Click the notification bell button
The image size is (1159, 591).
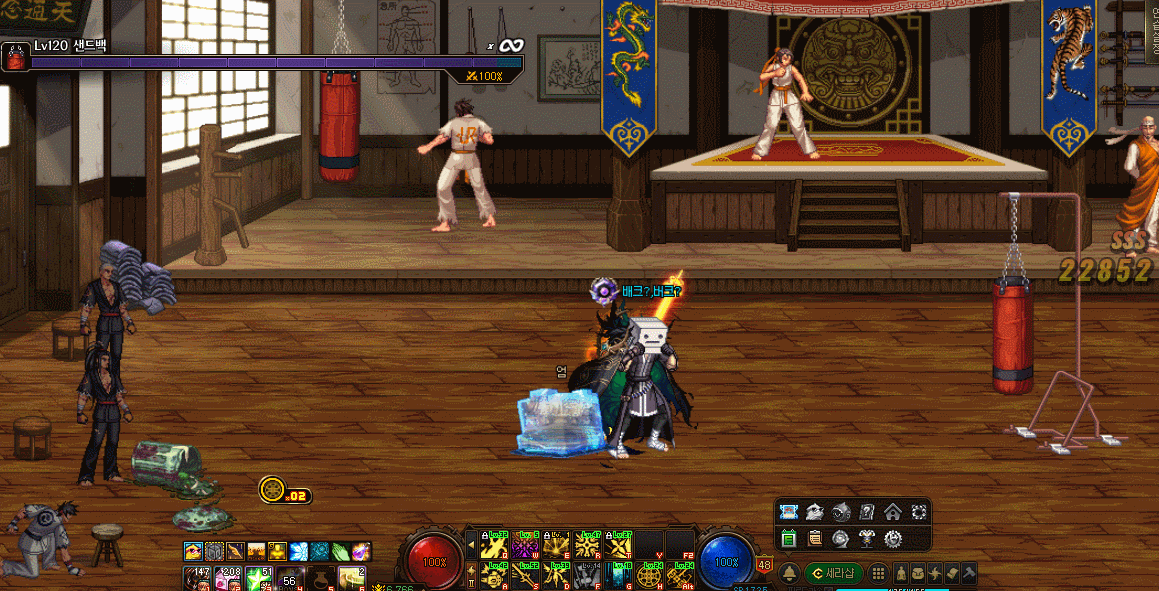(789, 573)
